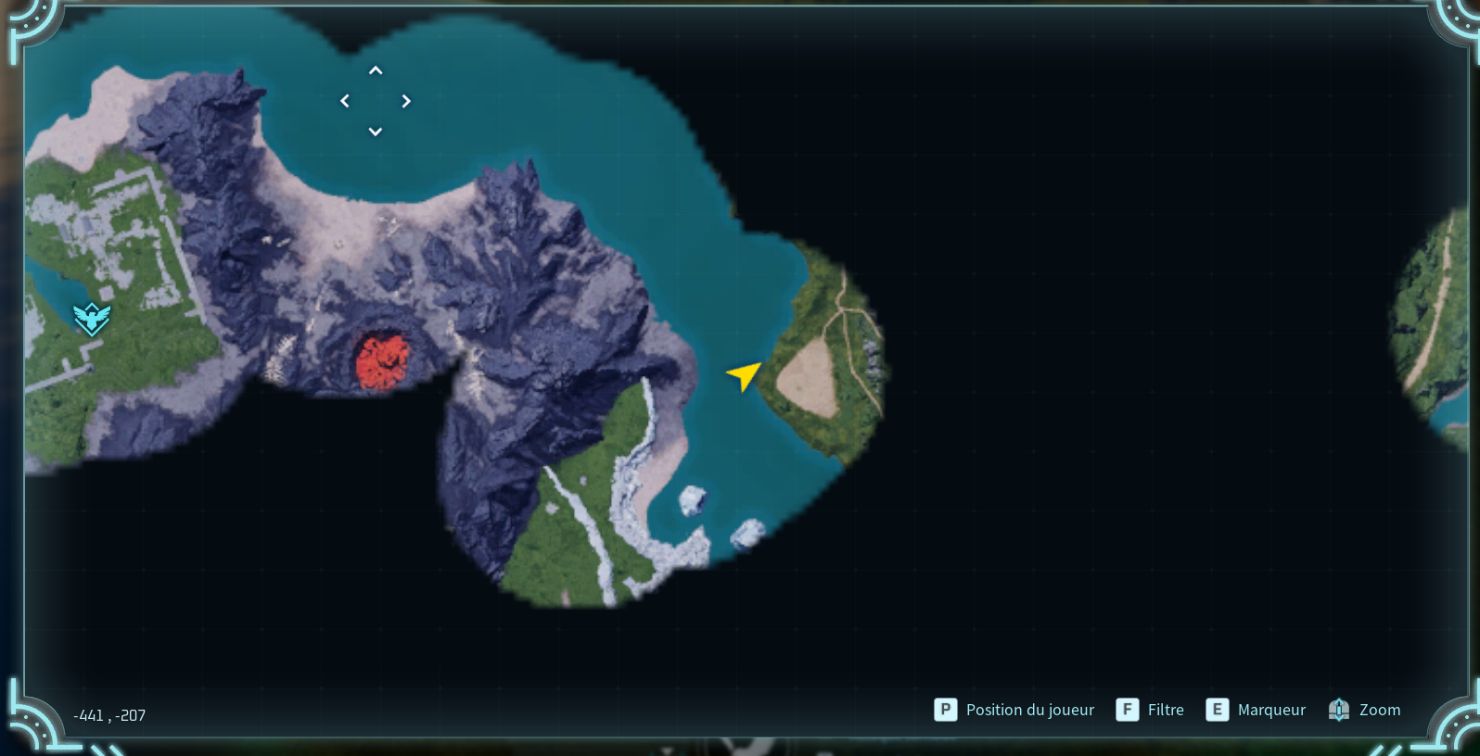The width and height of the screenshot is (1480, 756).
Task: Click the P key badge icon
Action: 944,710
